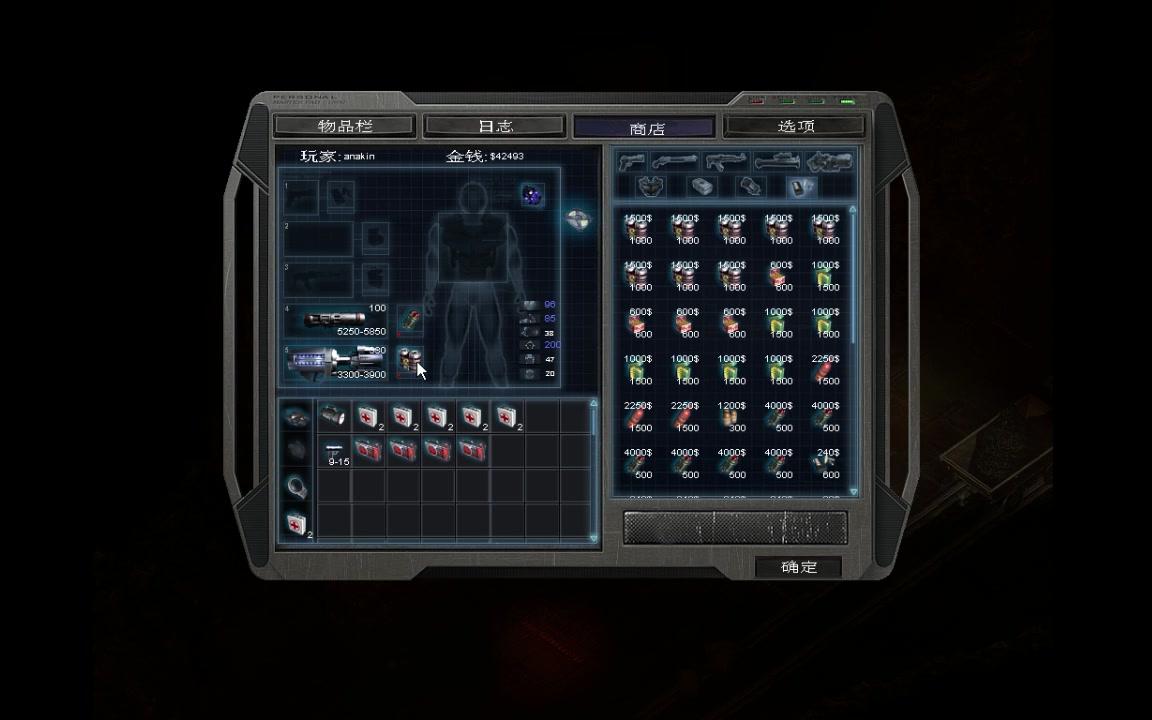Open the 物品栏 inventory tab
Screen dimensions: 1152x720
point(344,126)
